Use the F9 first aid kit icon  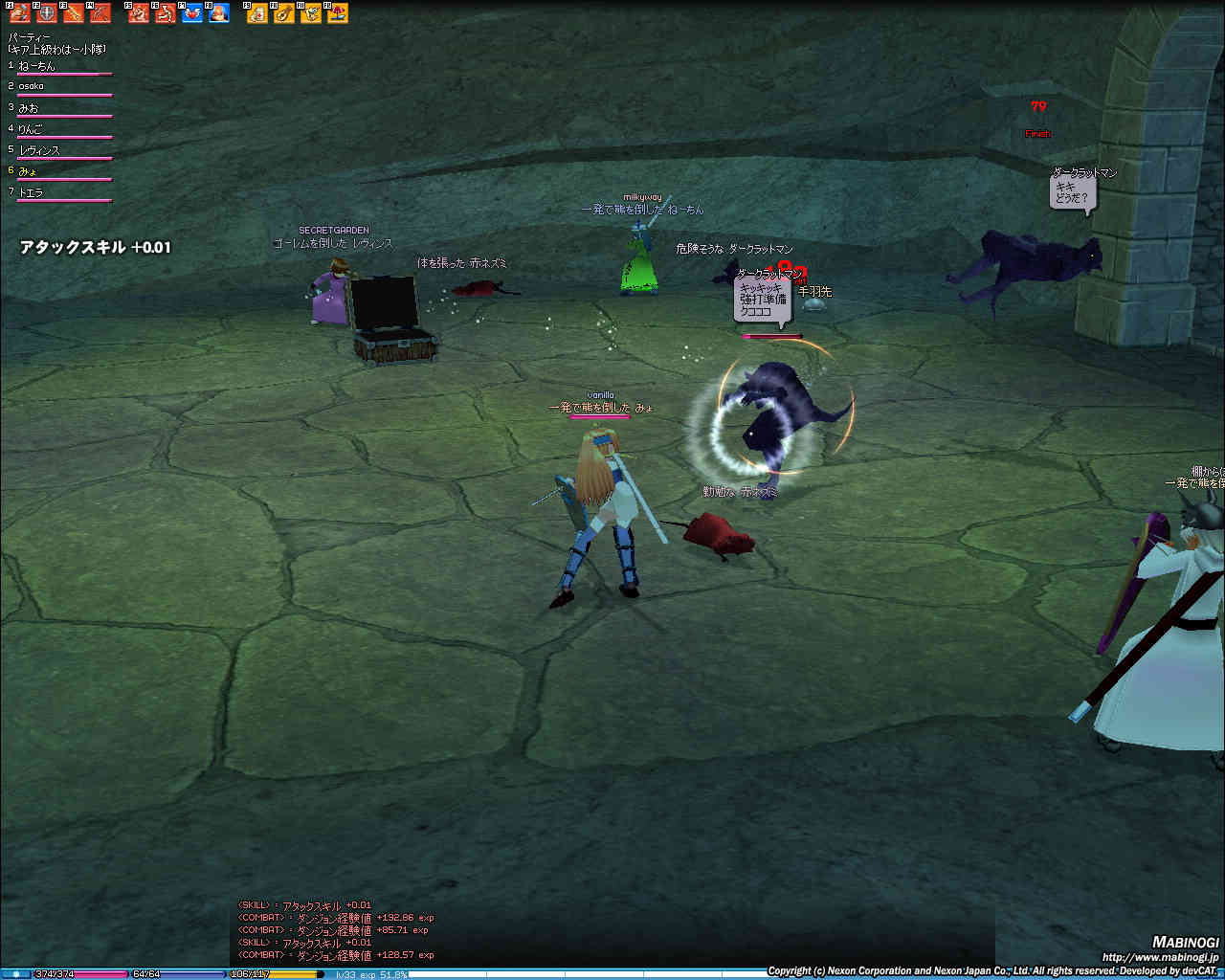pos(257,13)
